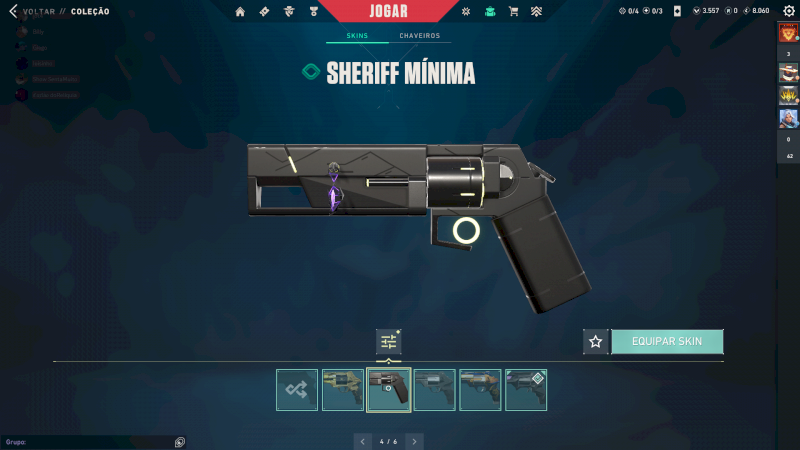Screen dimensions: 800x450
Task: Switch to the Chaveiros tab
Action: point(419,36)
